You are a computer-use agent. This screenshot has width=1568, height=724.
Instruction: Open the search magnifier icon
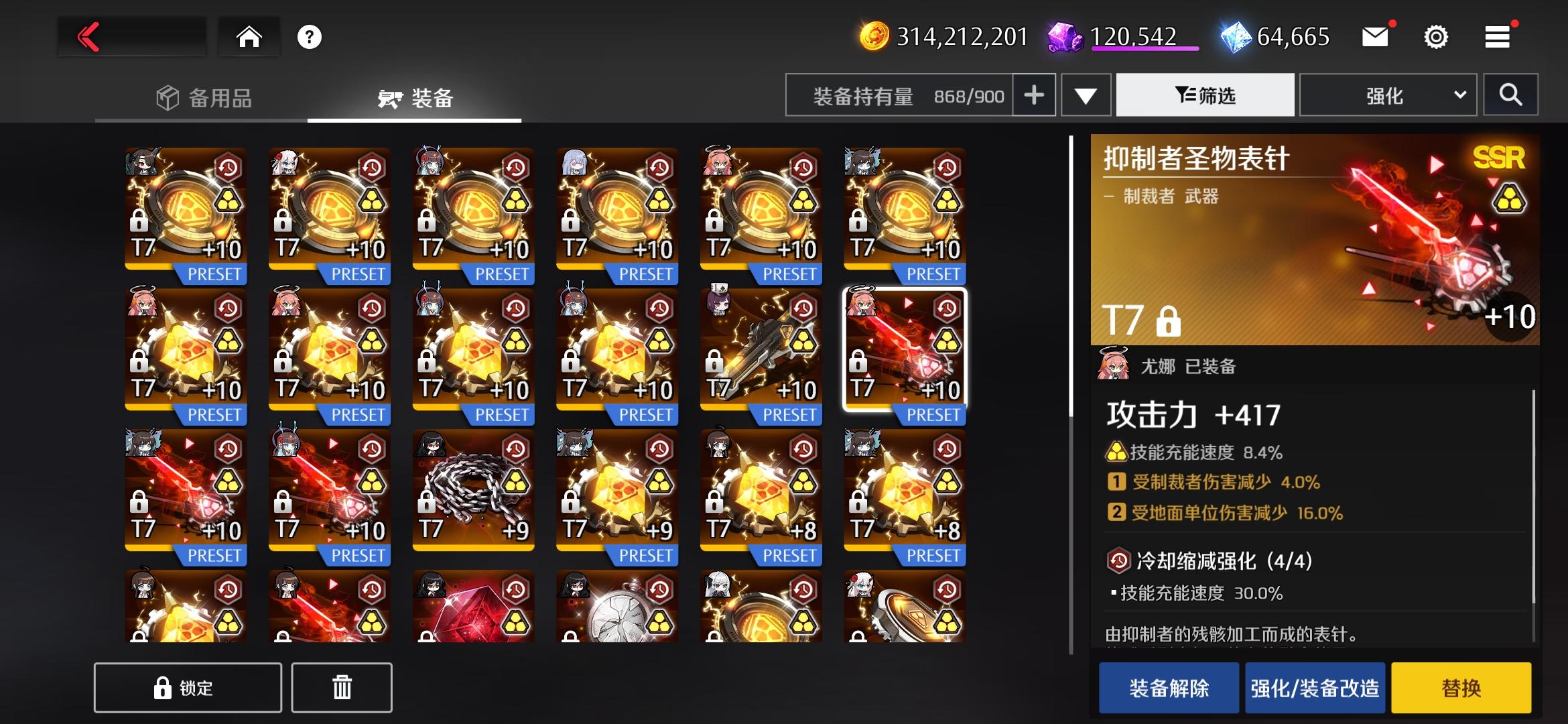(1510, 95)
